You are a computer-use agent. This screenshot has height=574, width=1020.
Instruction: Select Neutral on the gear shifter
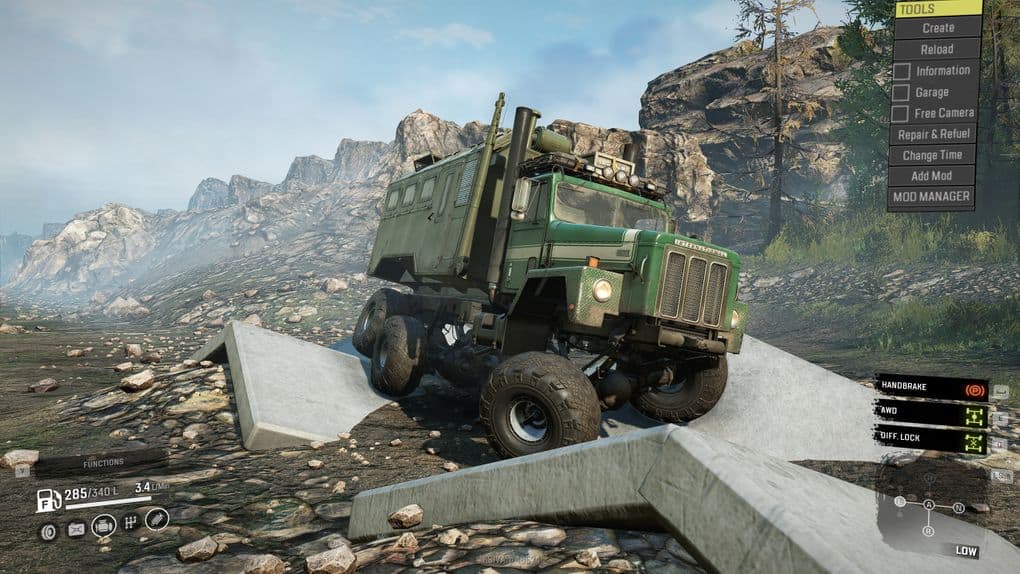point(958,508)
